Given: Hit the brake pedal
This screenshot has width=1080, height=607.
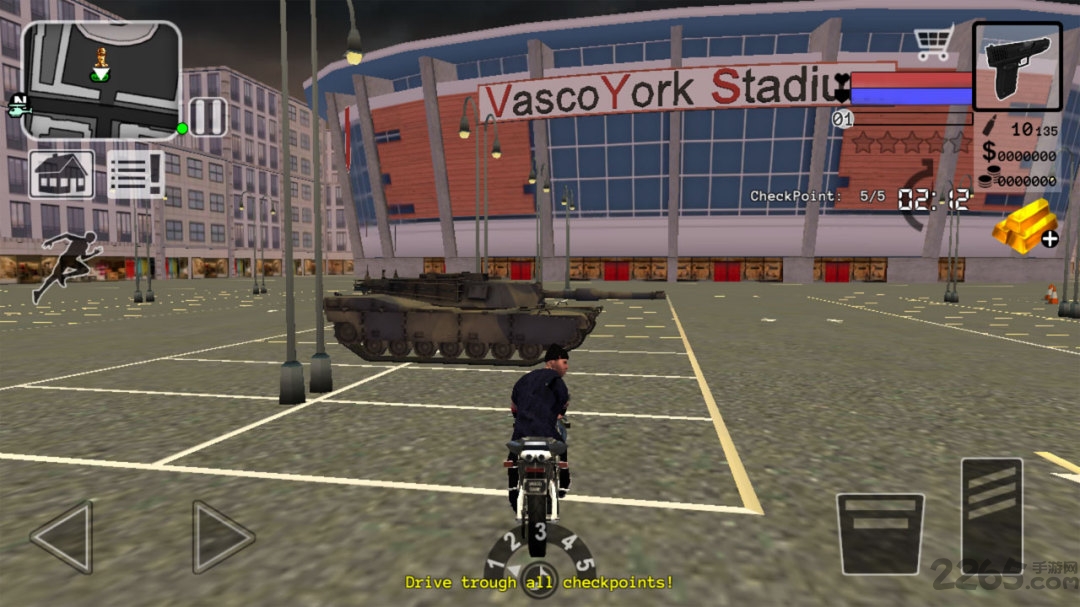Looking at the screenshot, I should (880, 534).
